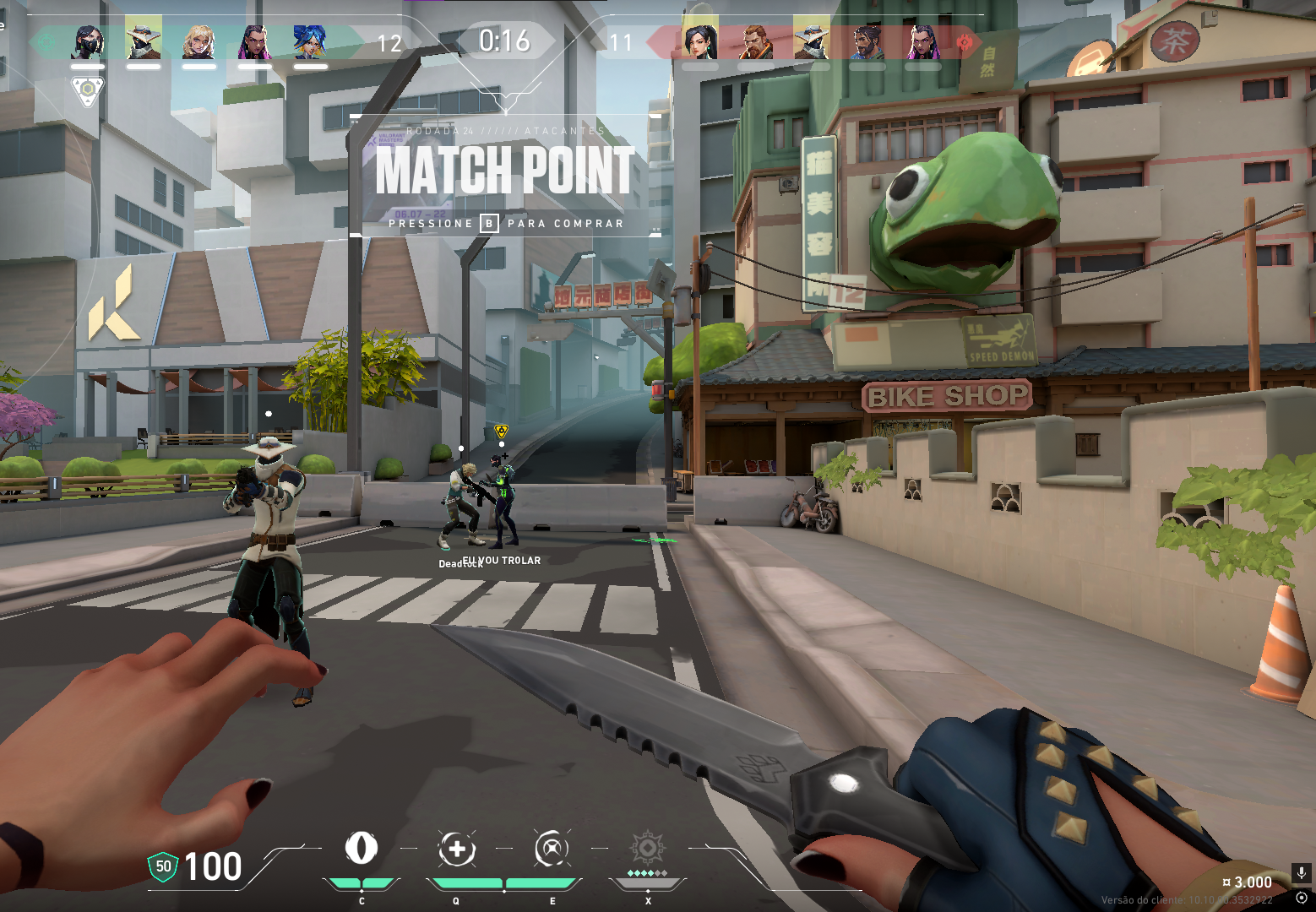Click the circular icon below the microphone

pos(1301,897)
